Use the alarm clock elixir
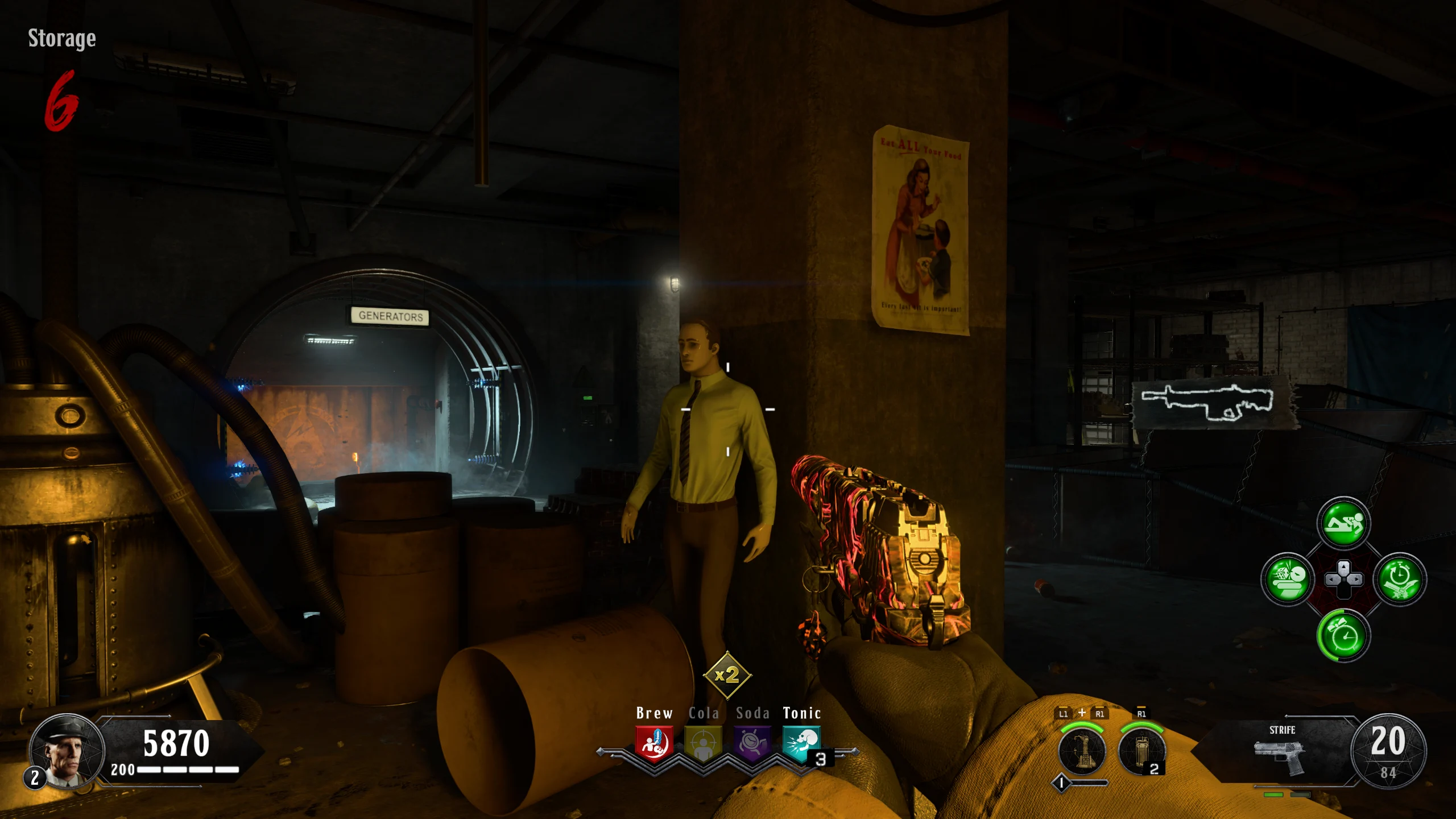This screenshot has width=1456, height=819. click(x=1343, y=635)
